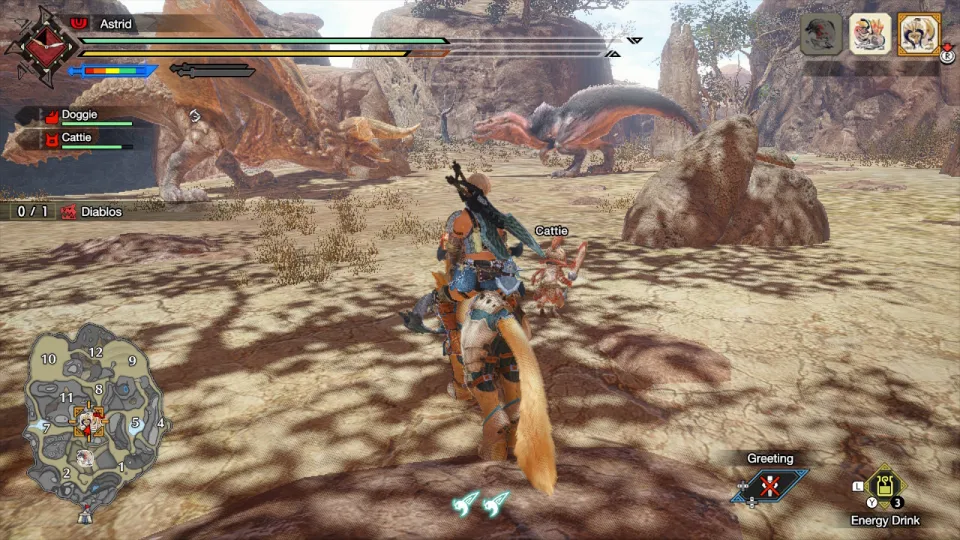Activate the Greeting action bar shortcut
The height and width of the screenshot is (540, 960).
coord(769,486)
